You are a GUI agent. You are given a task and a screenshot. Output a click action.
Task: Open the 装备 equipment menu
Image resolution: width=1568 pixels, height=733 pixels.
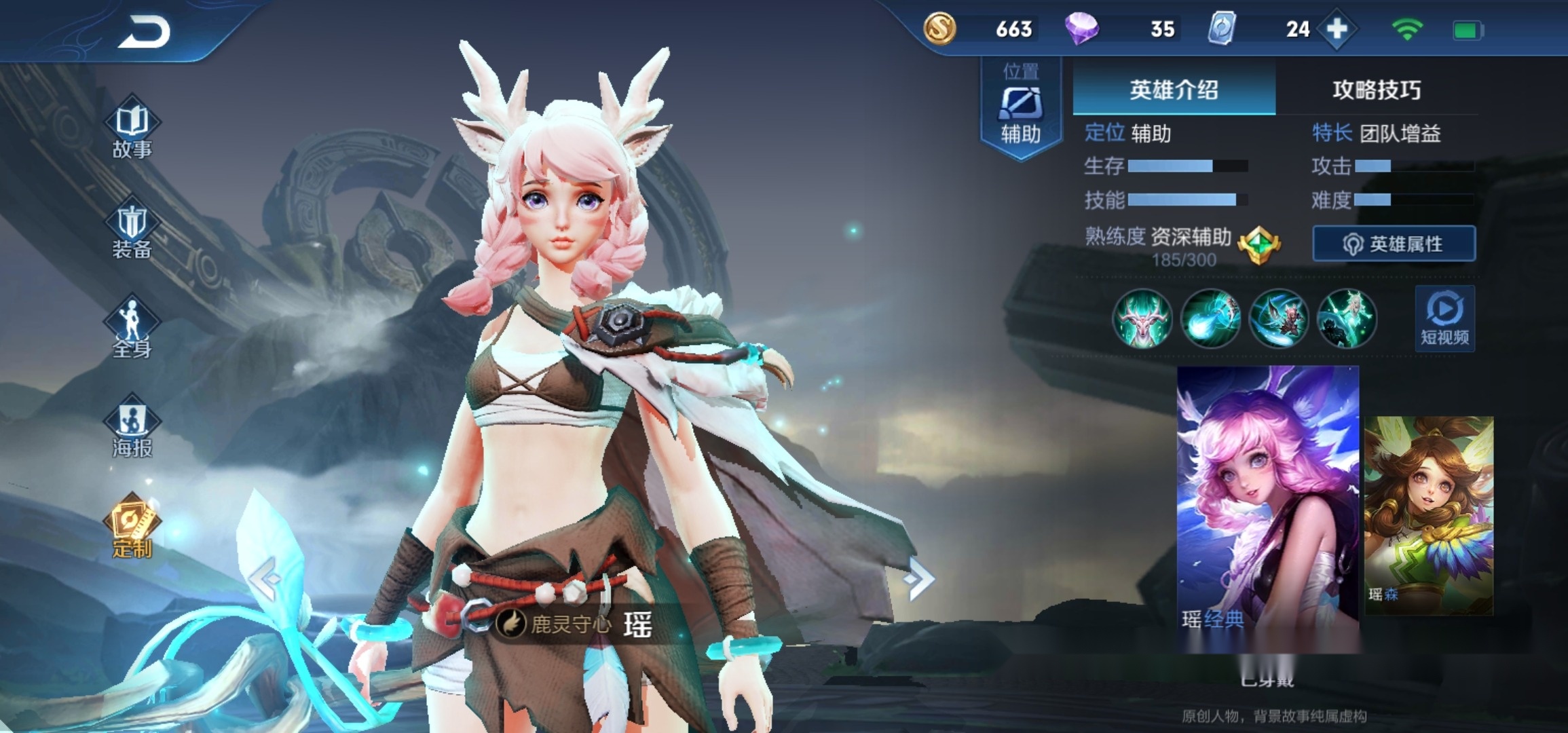tap(132, 231)
